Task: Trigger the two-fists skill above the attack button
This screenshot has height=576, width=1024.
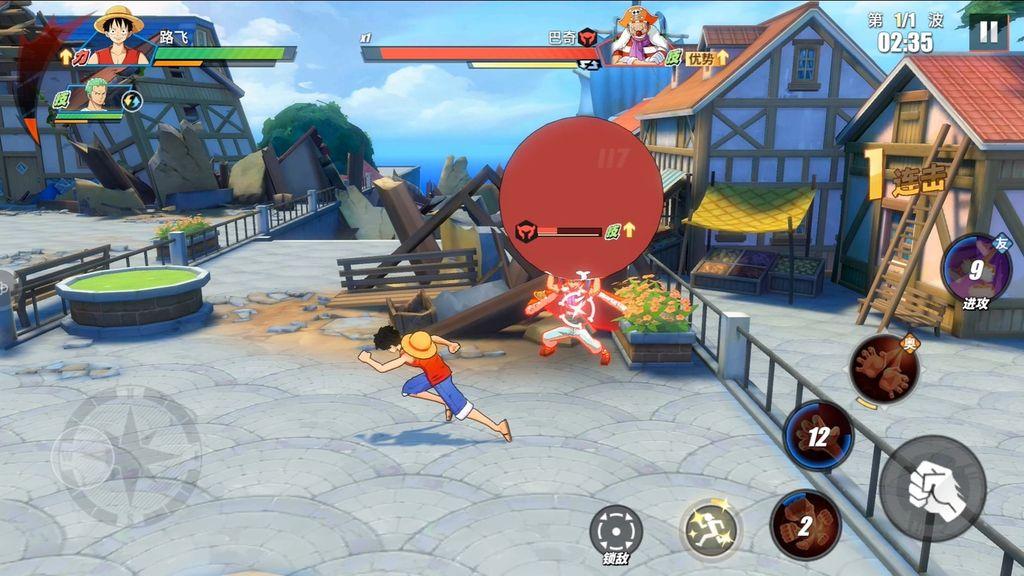Action: coord(884,369)
